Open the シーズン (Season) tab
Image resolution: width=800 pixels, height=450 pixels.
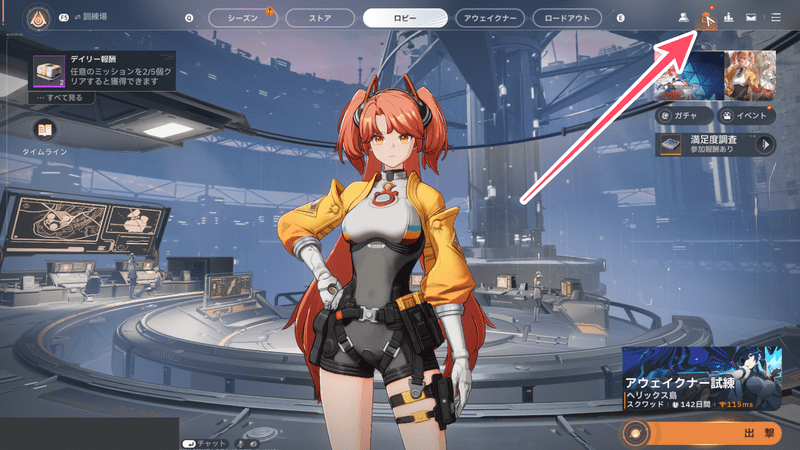(241, 18)
